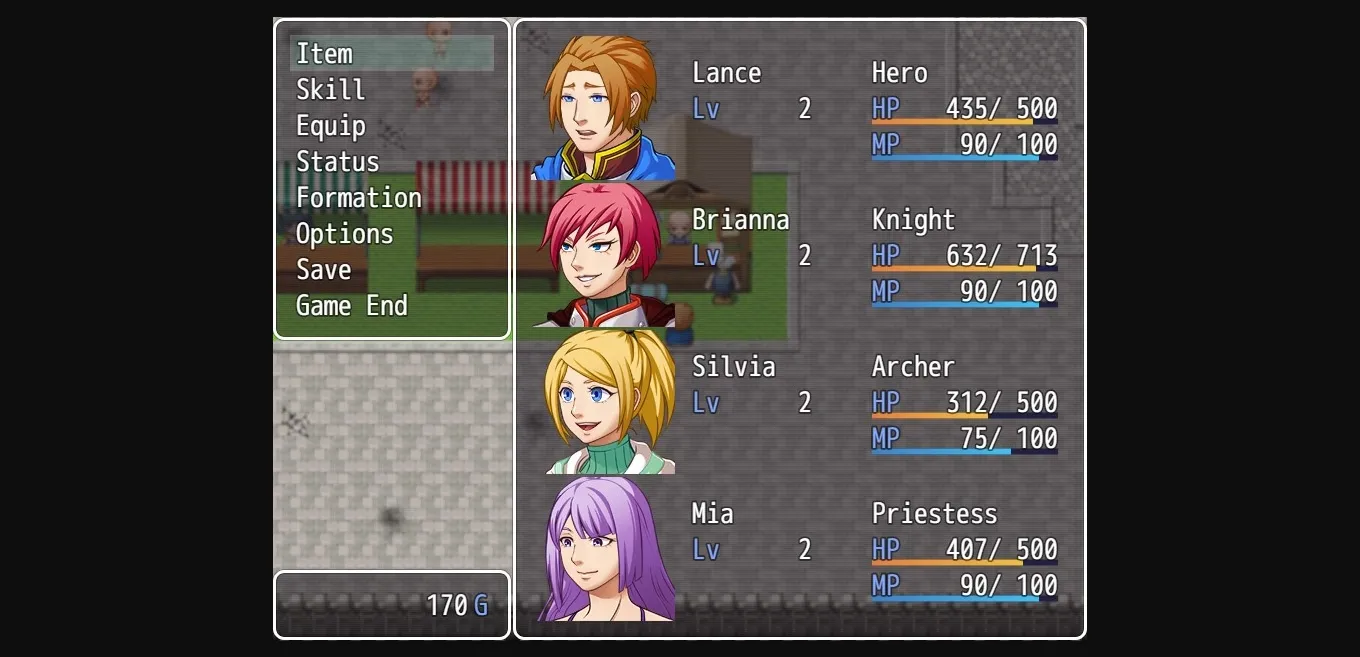
Task: Pick Silvia the Archer's portrait
Action: click(603, 401)
